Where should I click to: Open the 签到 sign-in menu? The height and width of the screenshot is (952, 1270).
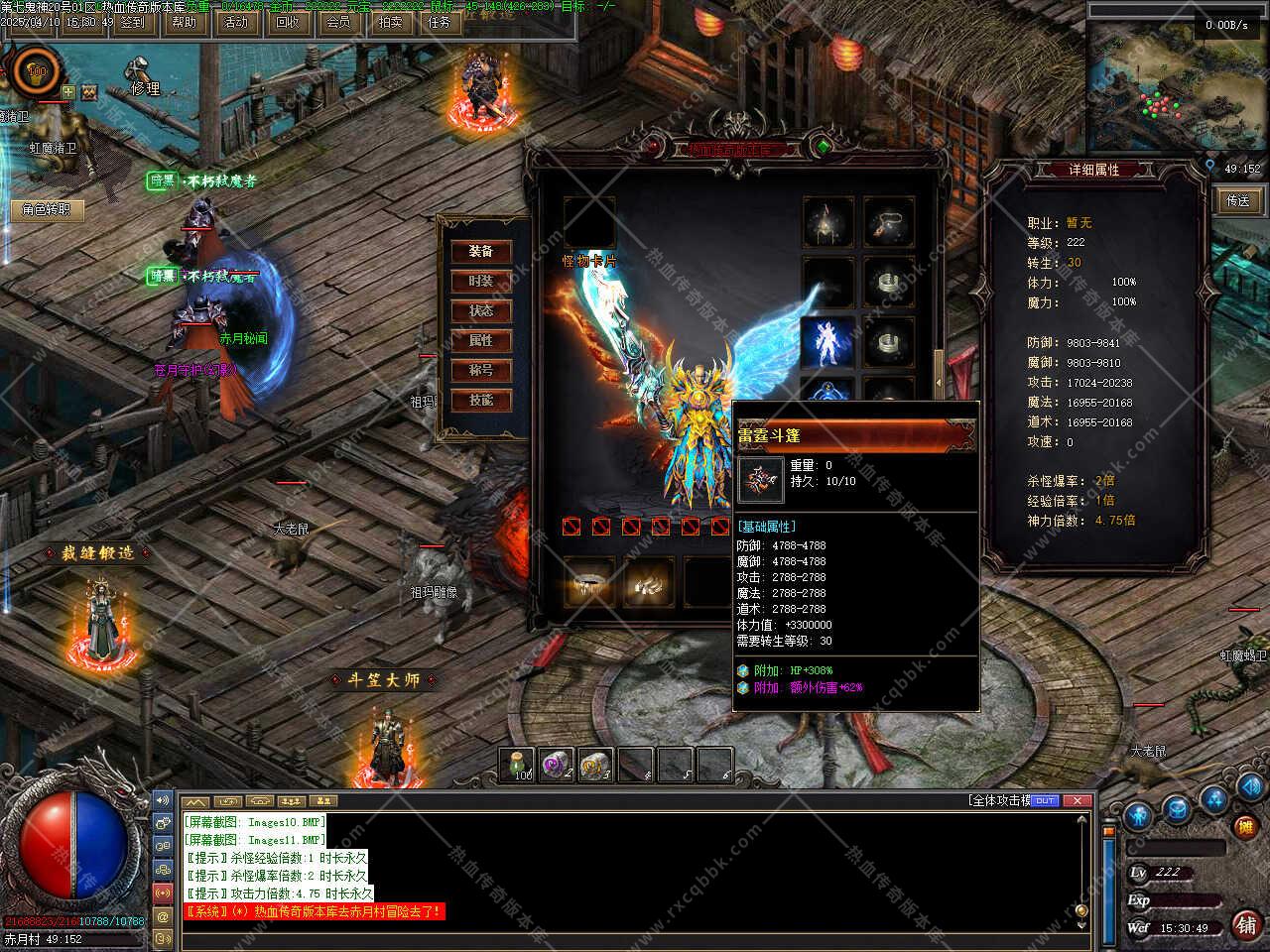pos(132,22)
